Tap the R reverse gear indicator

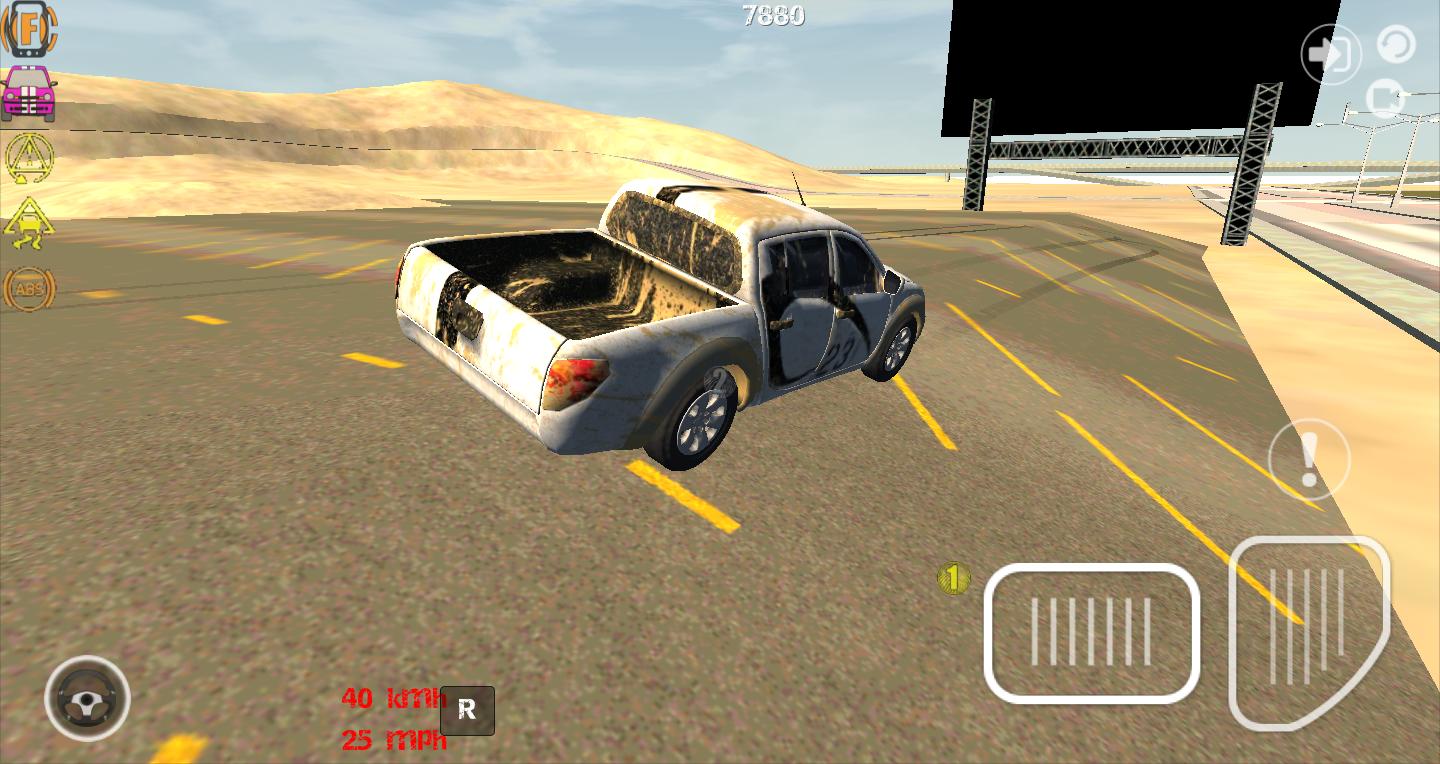tap(467, 710)
